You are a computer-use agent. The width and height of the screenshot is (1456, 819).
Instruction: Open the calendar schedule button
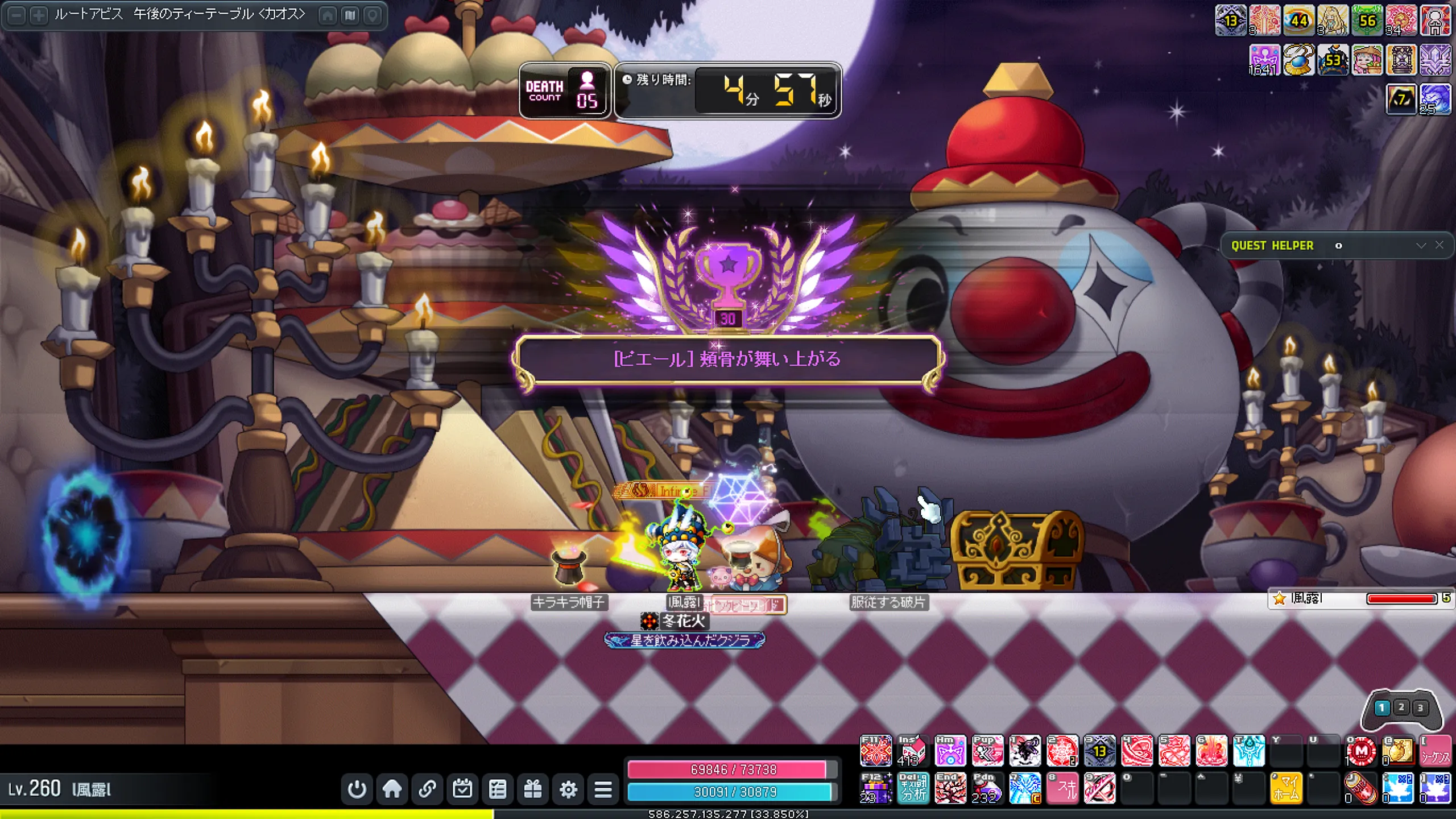[x=462, y=789]
